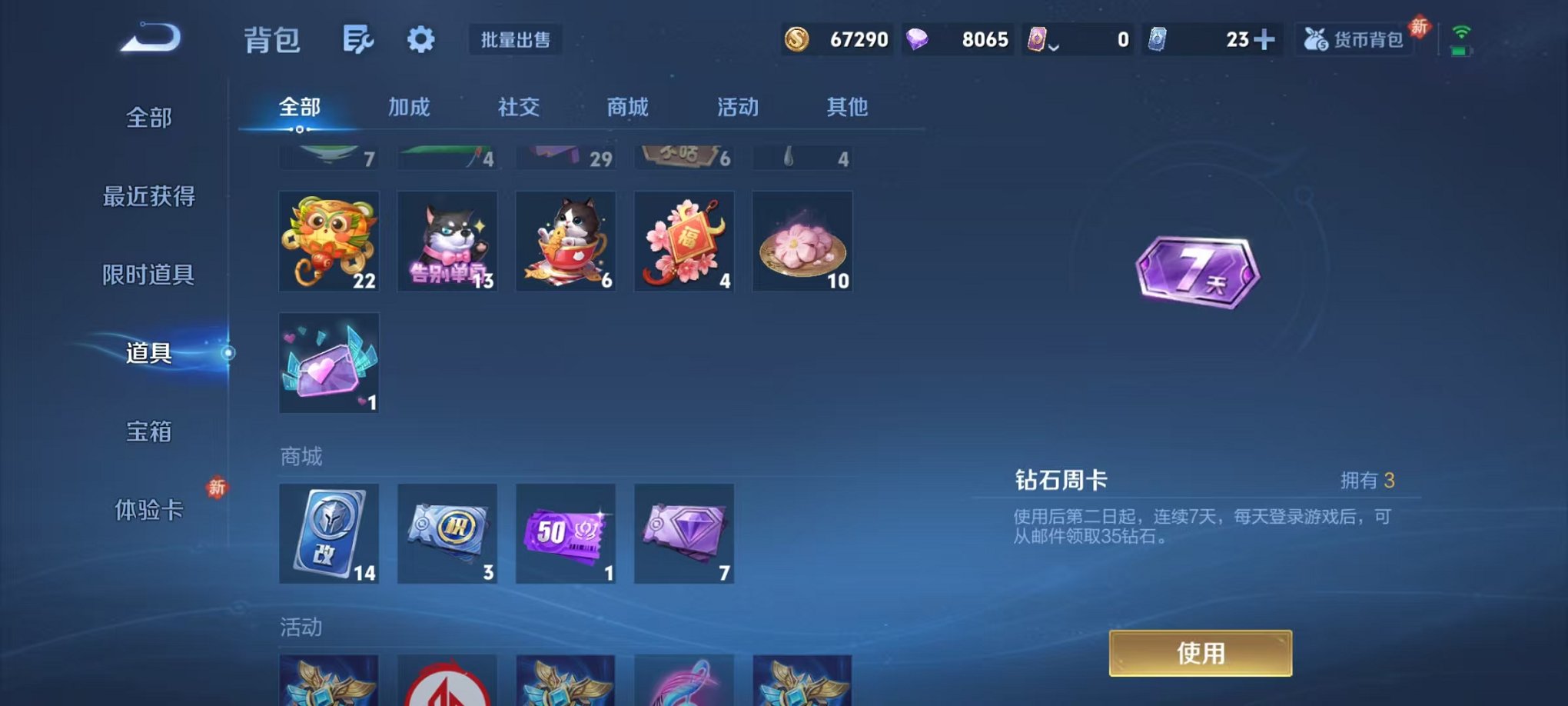Screen dimensions: 1568x706
Task: Select the cat-in-teacup item with count 6
Action: coord(565,241)
